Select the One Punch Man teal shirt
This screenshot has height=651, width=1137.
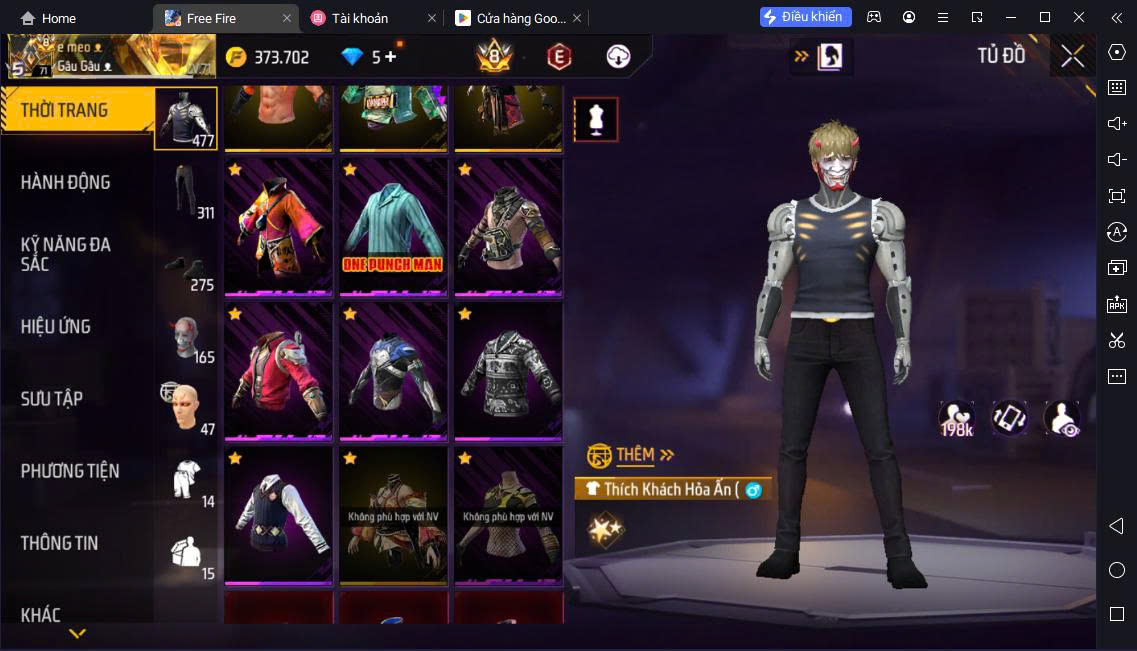[x=393, y=227]
